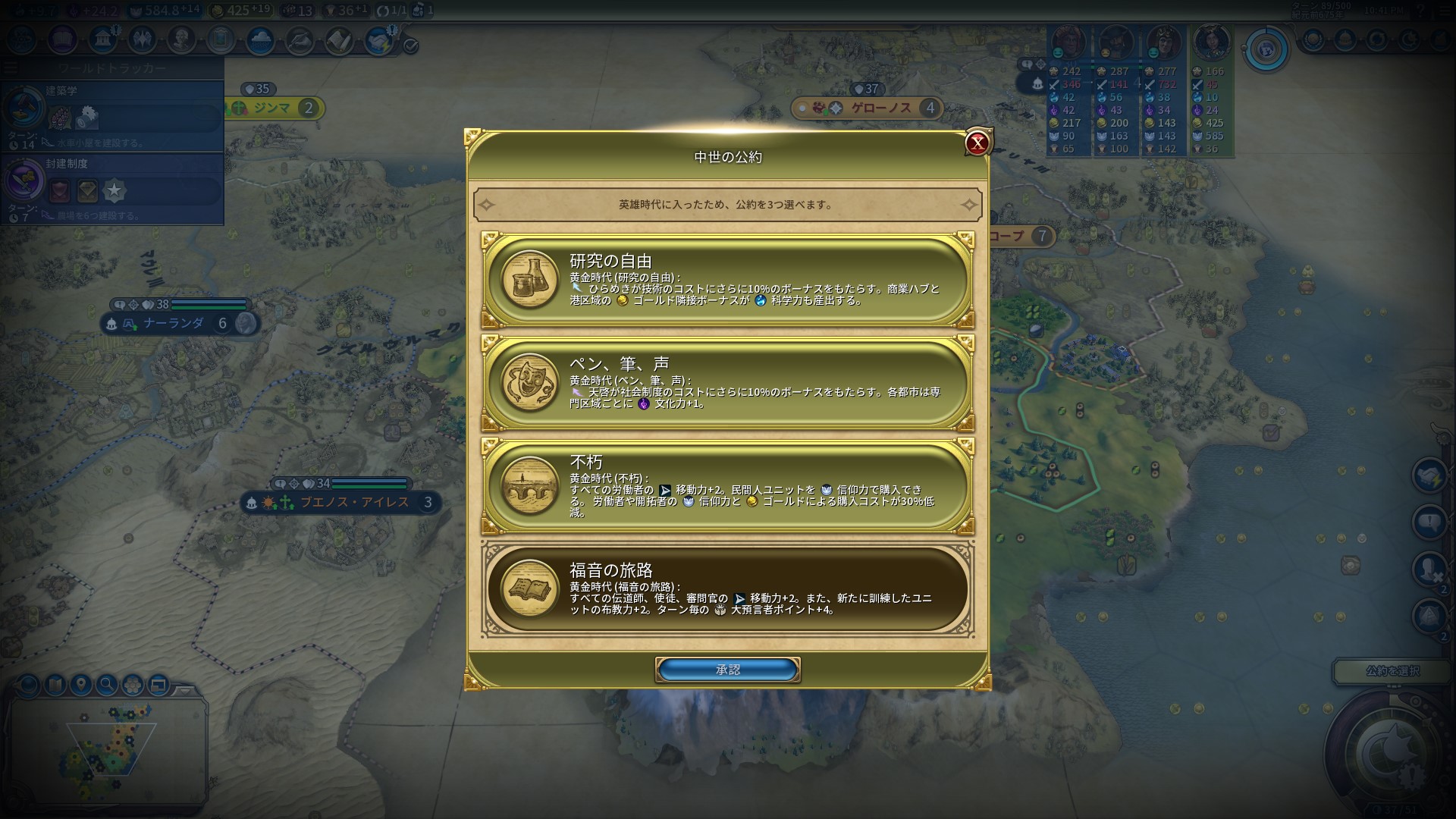Viewport: 1456px width, 819px height.
Task: Open the map search magnifier tool
Action: coord(107,685)
